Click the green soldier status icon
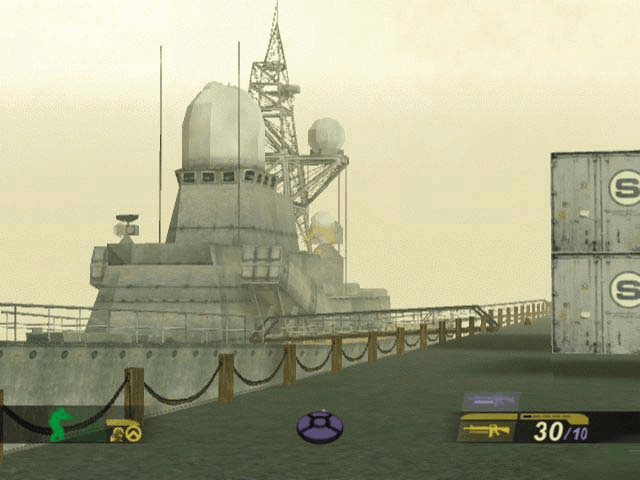Viewport: 640px width, 480px height. [x=62, y=423]
